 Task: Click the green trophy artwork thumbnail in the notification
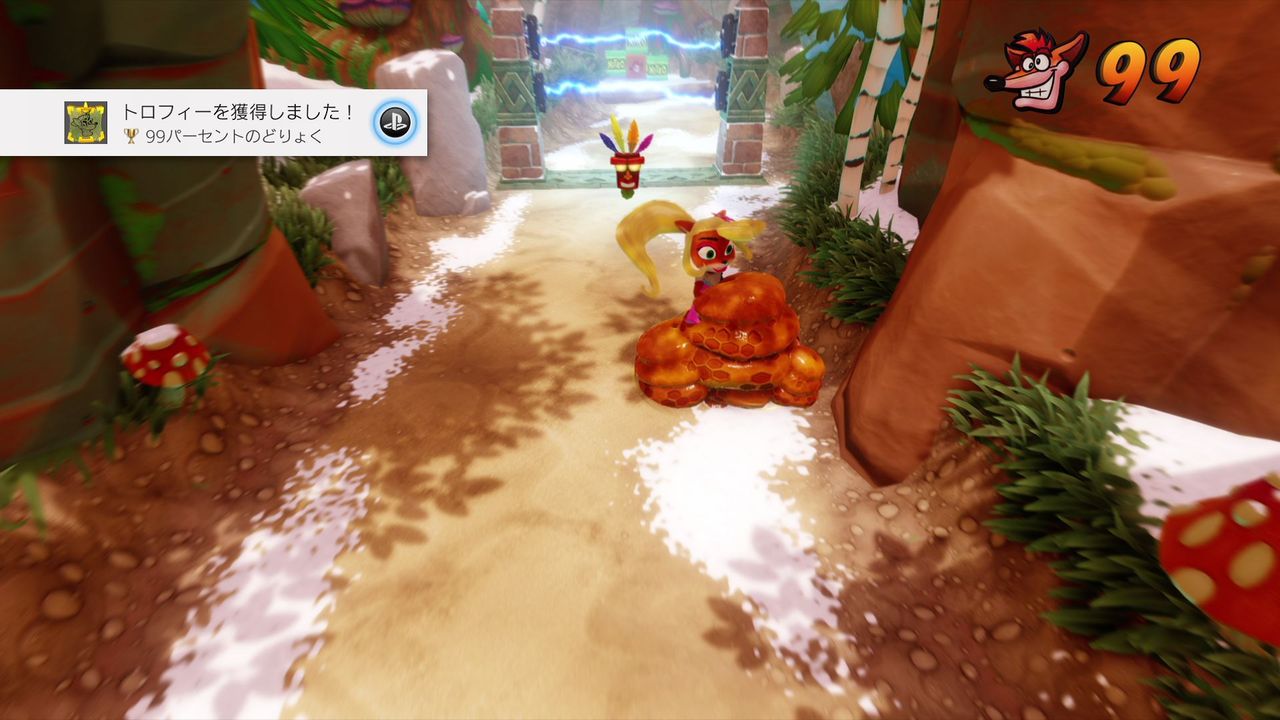85,122
